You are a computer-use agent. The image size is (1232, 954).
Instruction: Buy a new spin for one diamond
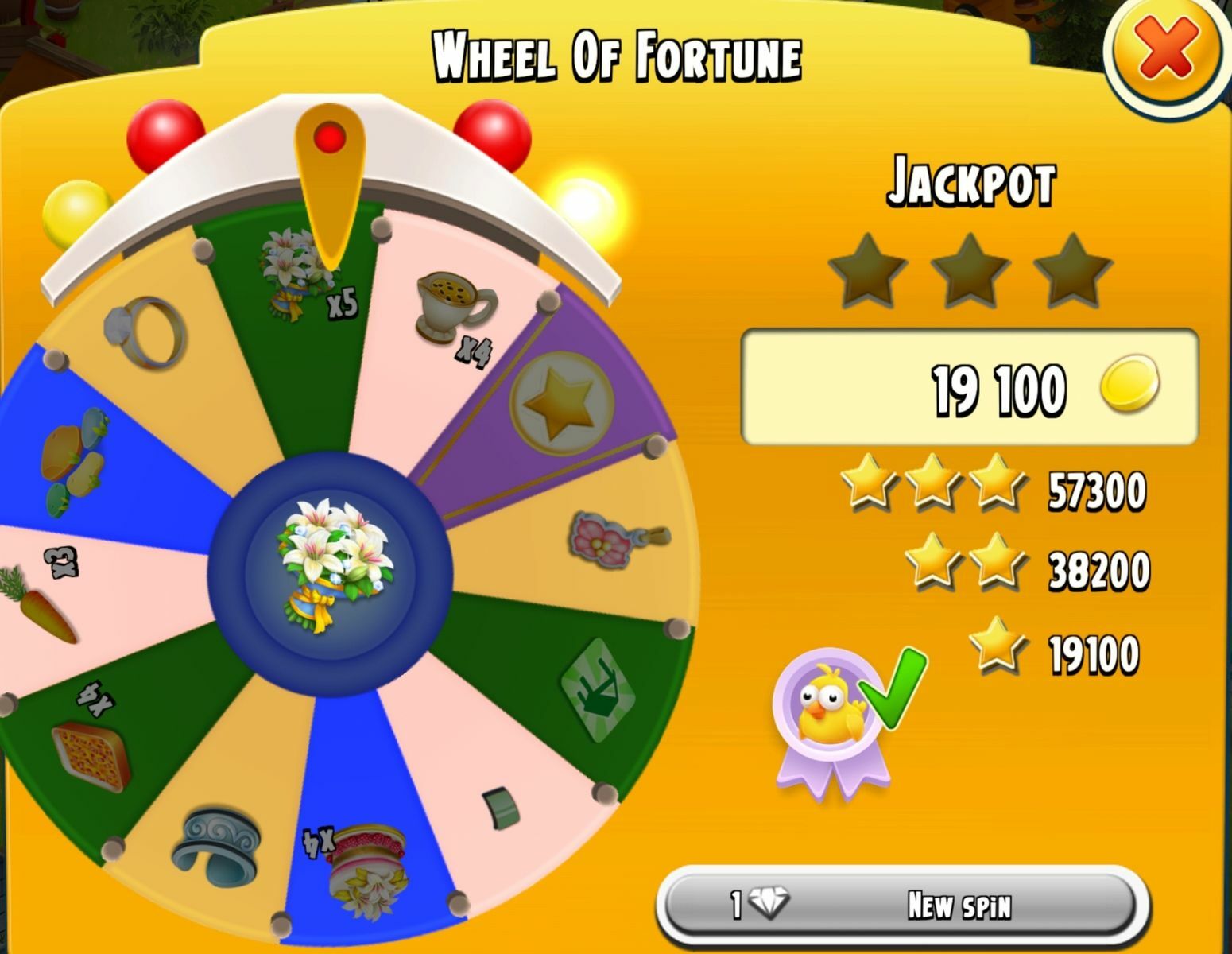pyautogui.click(x=902, y=905)
